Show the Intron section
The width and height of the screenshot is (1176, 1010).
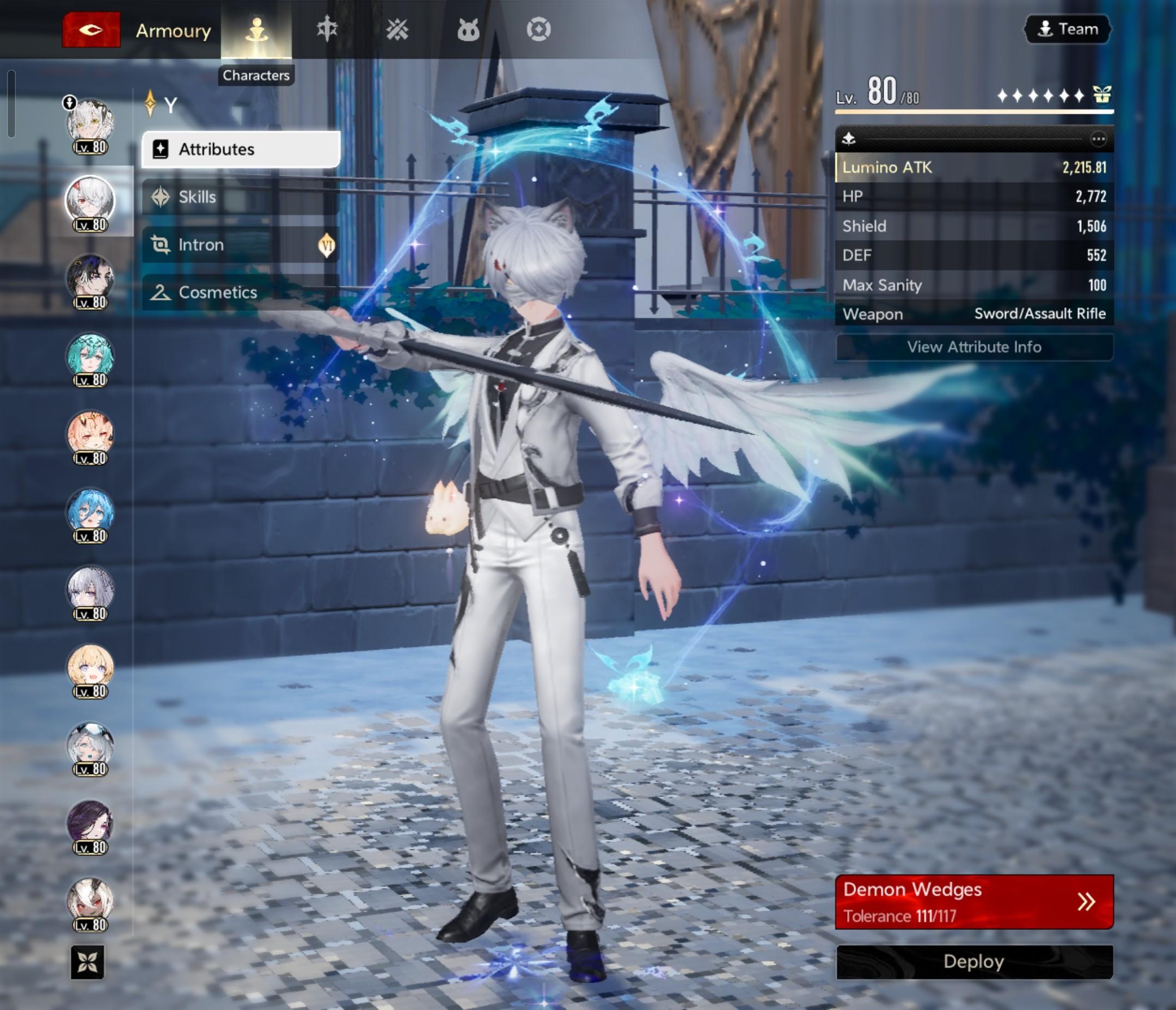[x=241, y=244]
